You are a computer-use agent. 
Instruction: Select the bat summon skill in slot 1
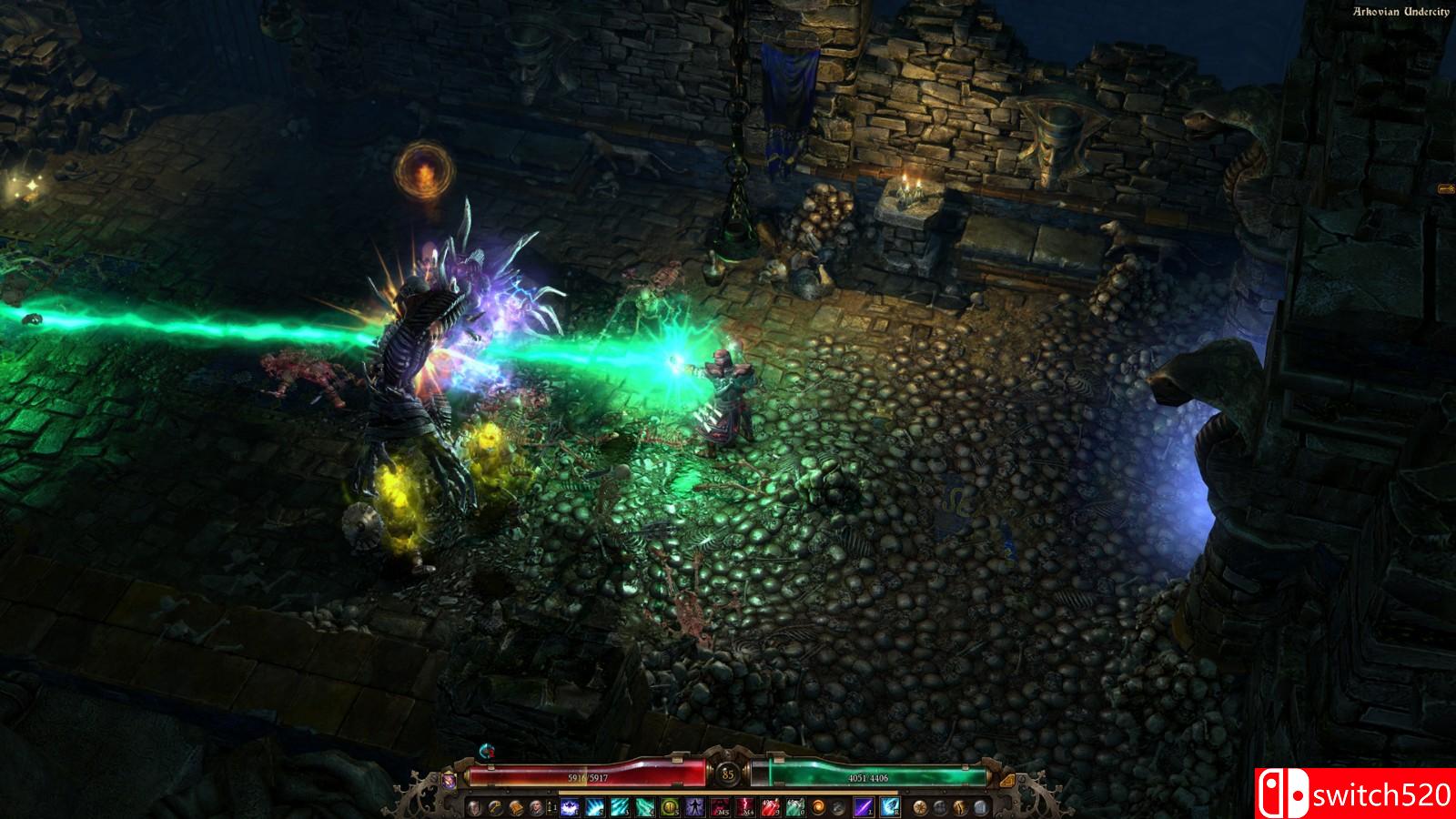[568, 807]
